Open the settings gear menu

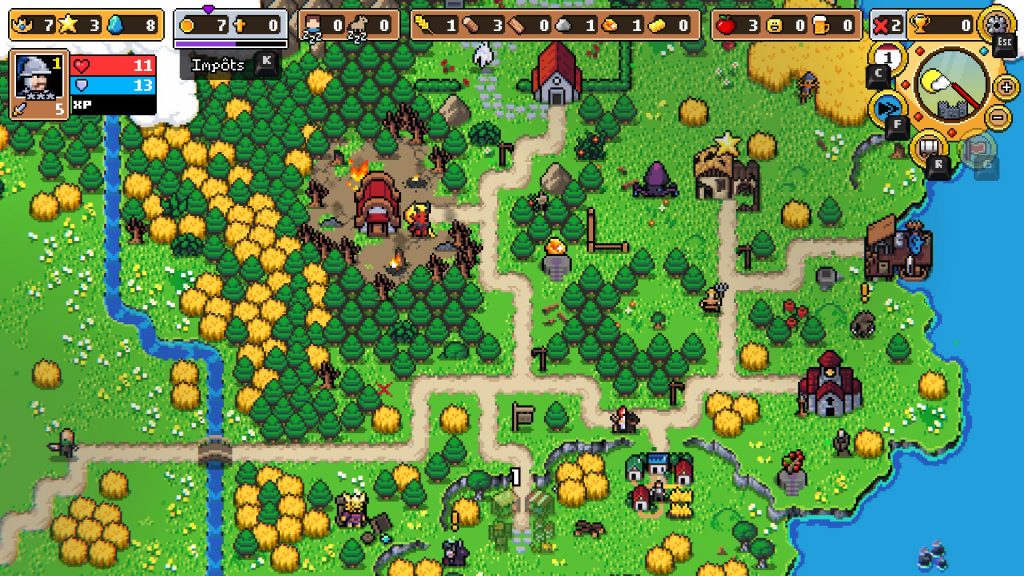(x=996, y=22)
